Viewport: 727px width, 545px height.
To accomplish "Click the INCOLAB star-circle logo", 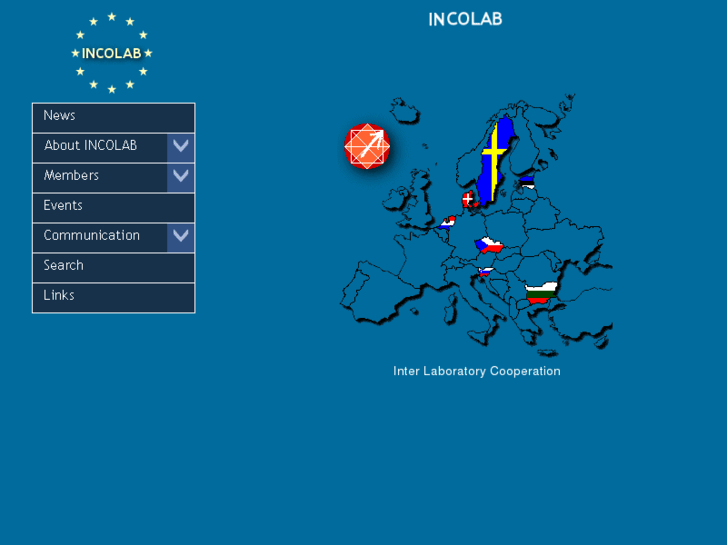I will 111,53.
